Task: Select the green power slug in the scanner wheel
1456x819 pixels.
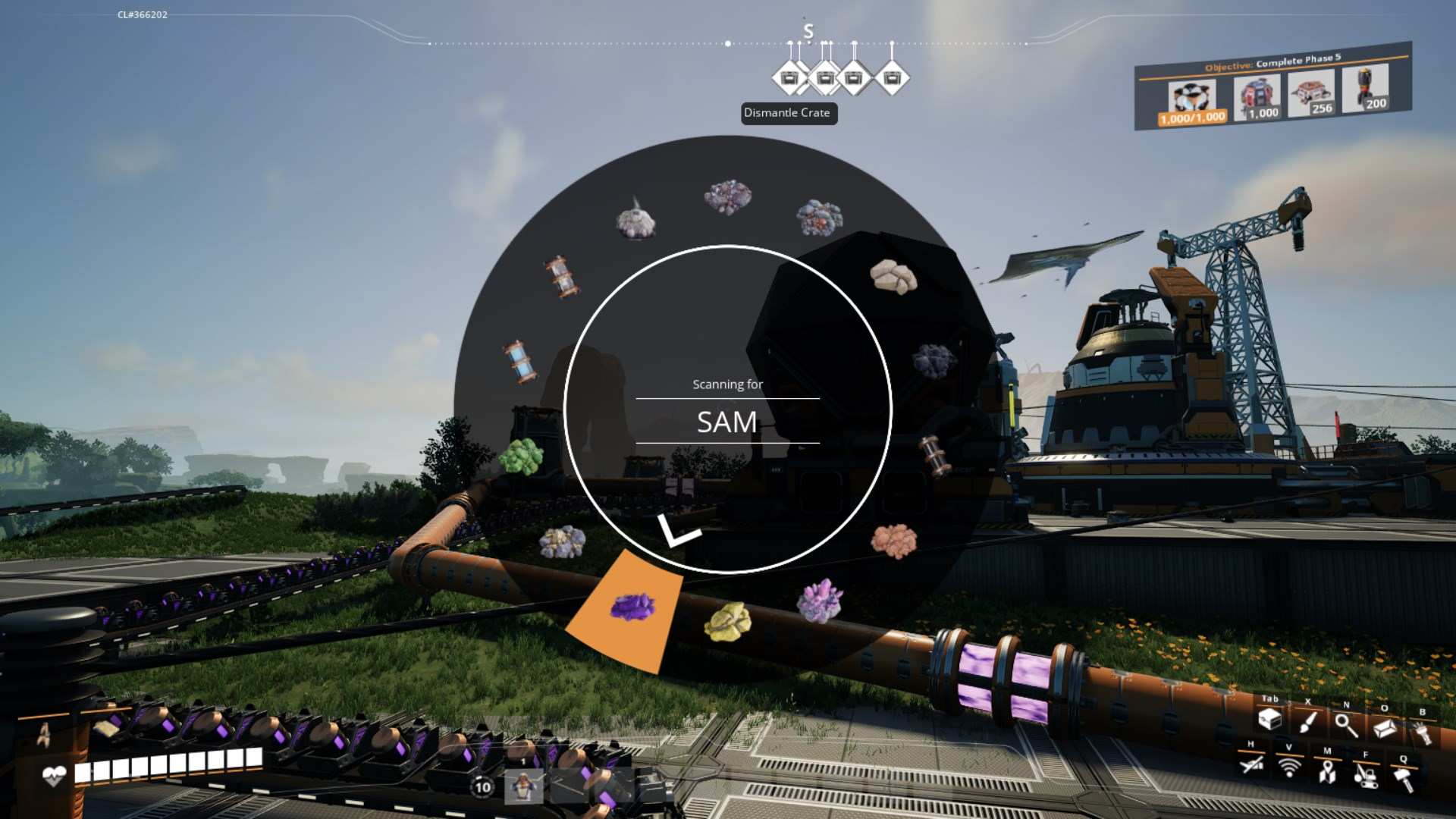Action: (x=522, y=458)
